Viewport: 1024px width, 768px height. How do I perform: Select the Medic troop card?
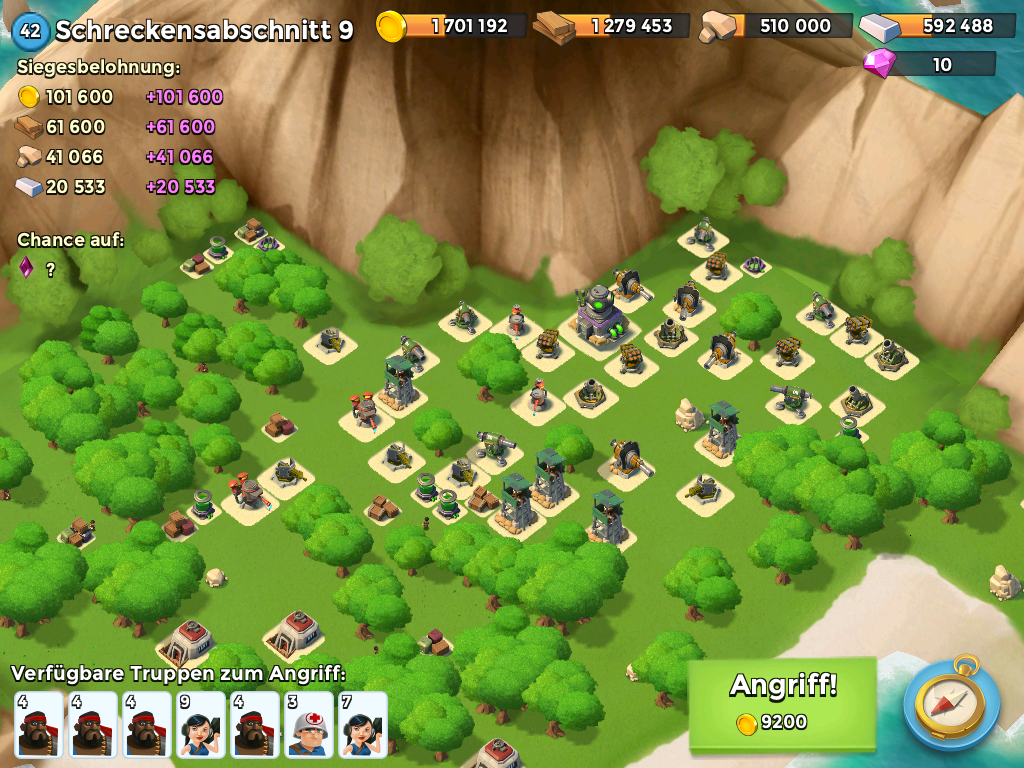click(309, 724)
